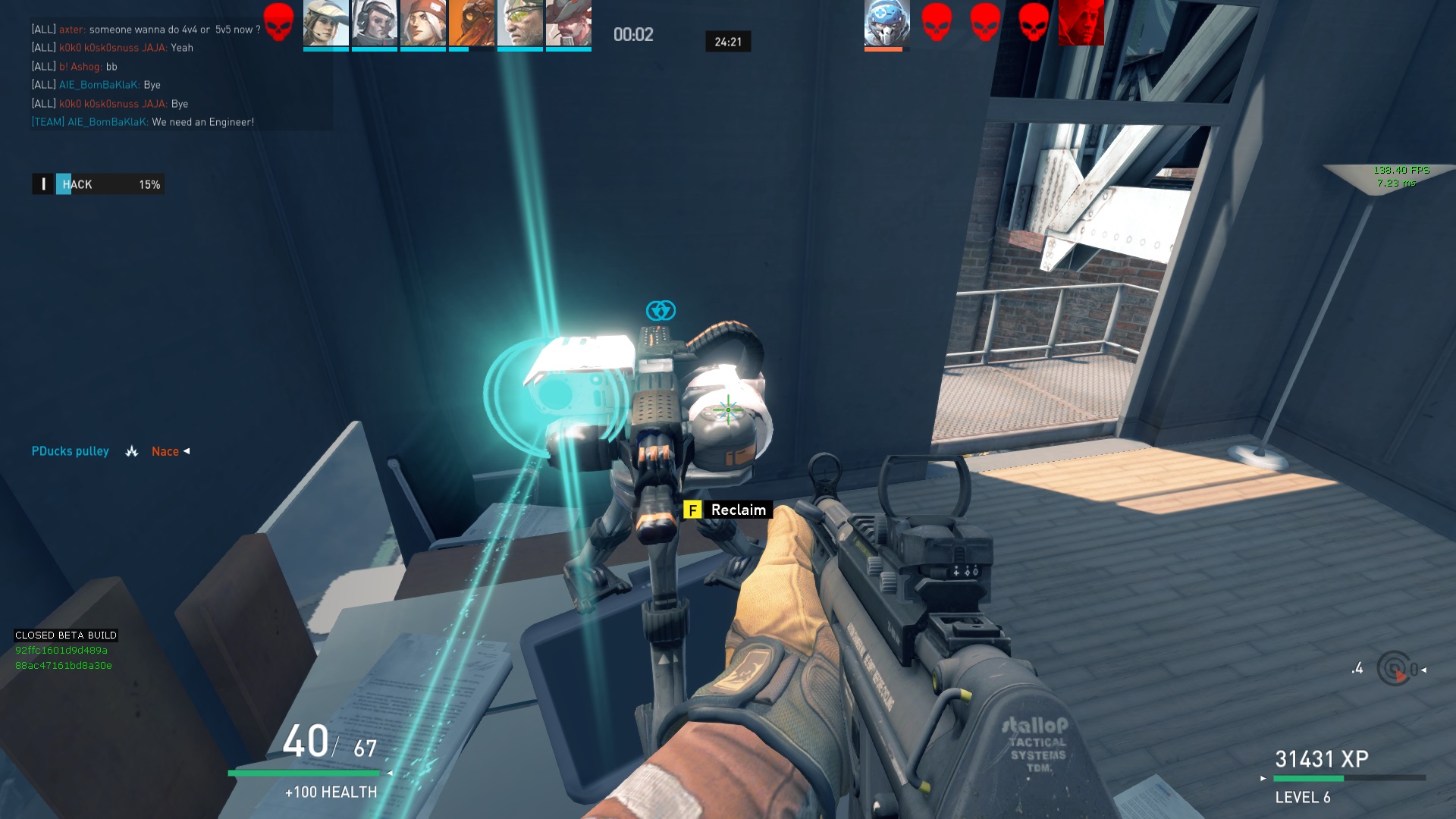Open the chat message about needing an Engineer
1456x819 pixels.
click(143, 122)
